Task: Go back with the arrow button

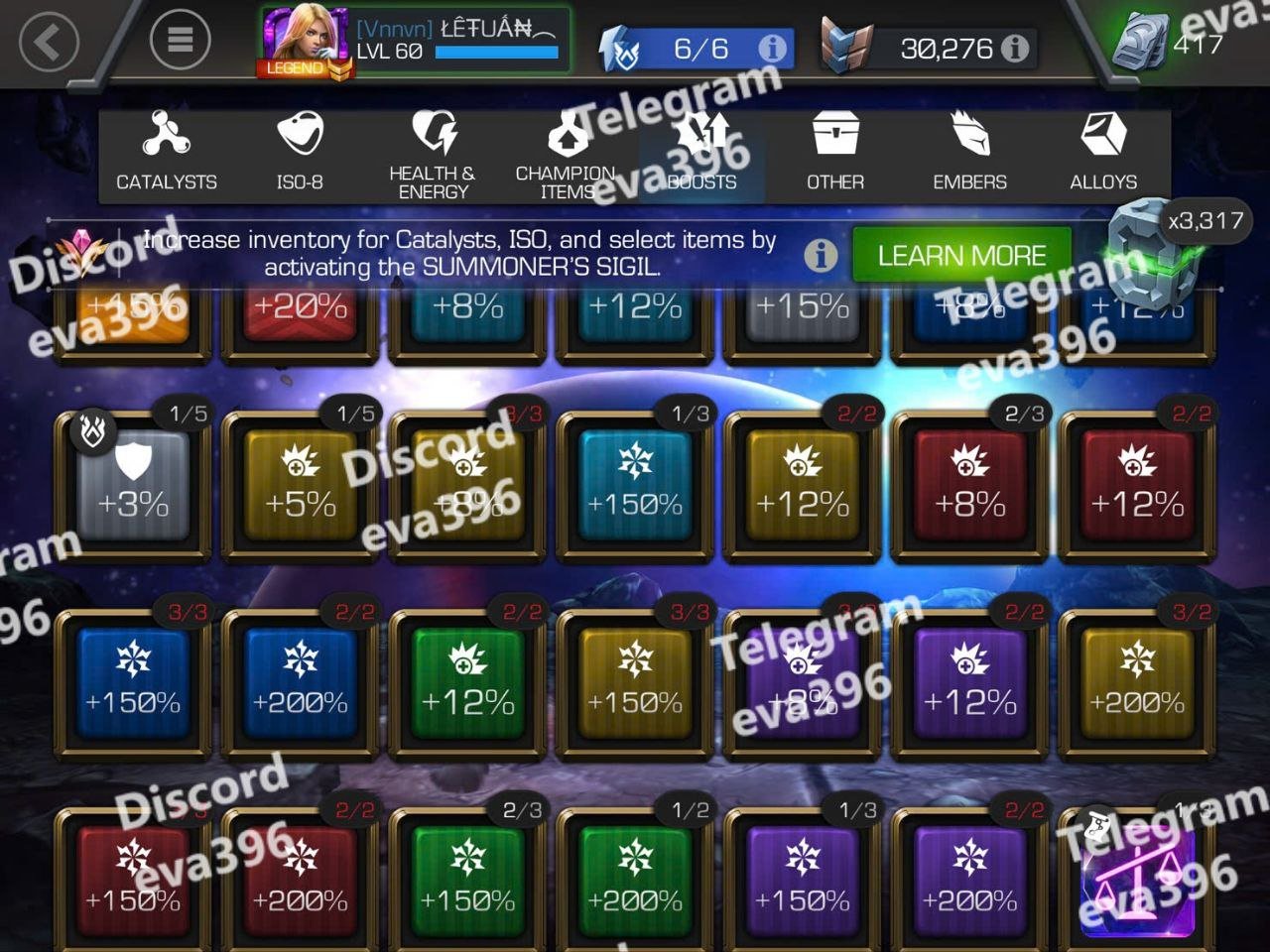Action: pos(49,42)
